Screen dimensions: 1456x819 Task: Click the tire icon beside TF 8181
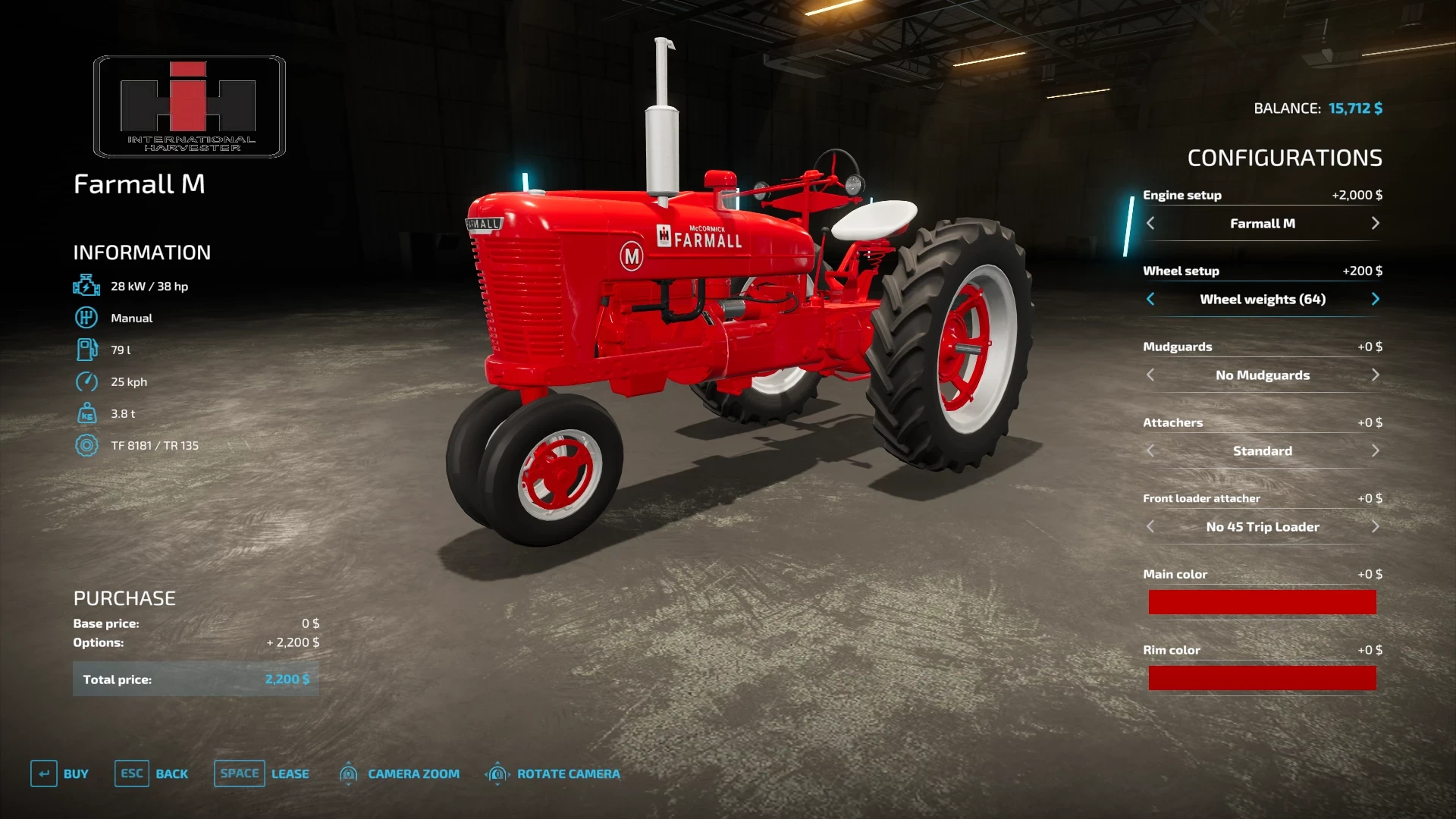tap(87, 445)
